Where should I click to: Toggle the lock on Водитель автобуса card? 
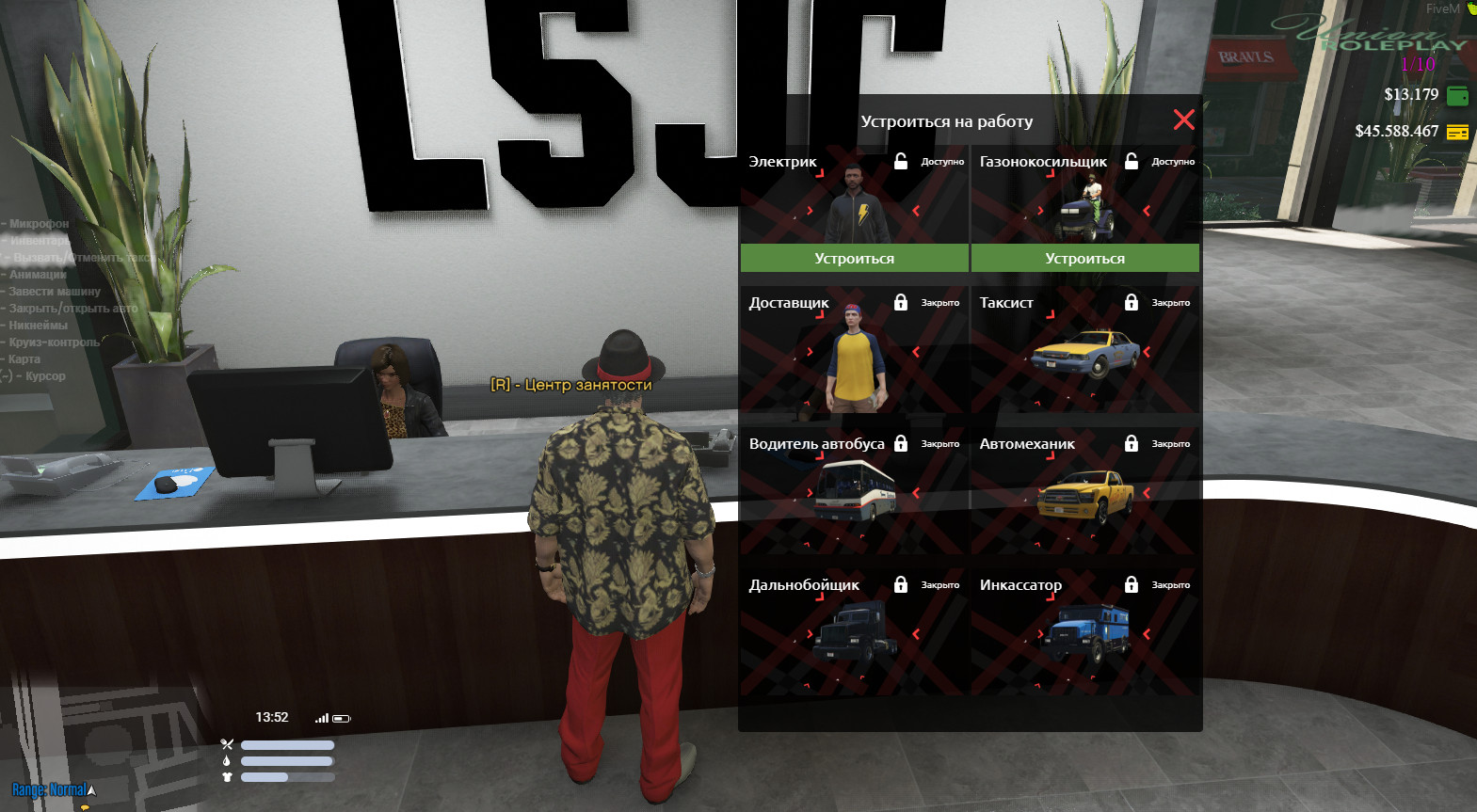pyautogui.click(x=901, y=443)
